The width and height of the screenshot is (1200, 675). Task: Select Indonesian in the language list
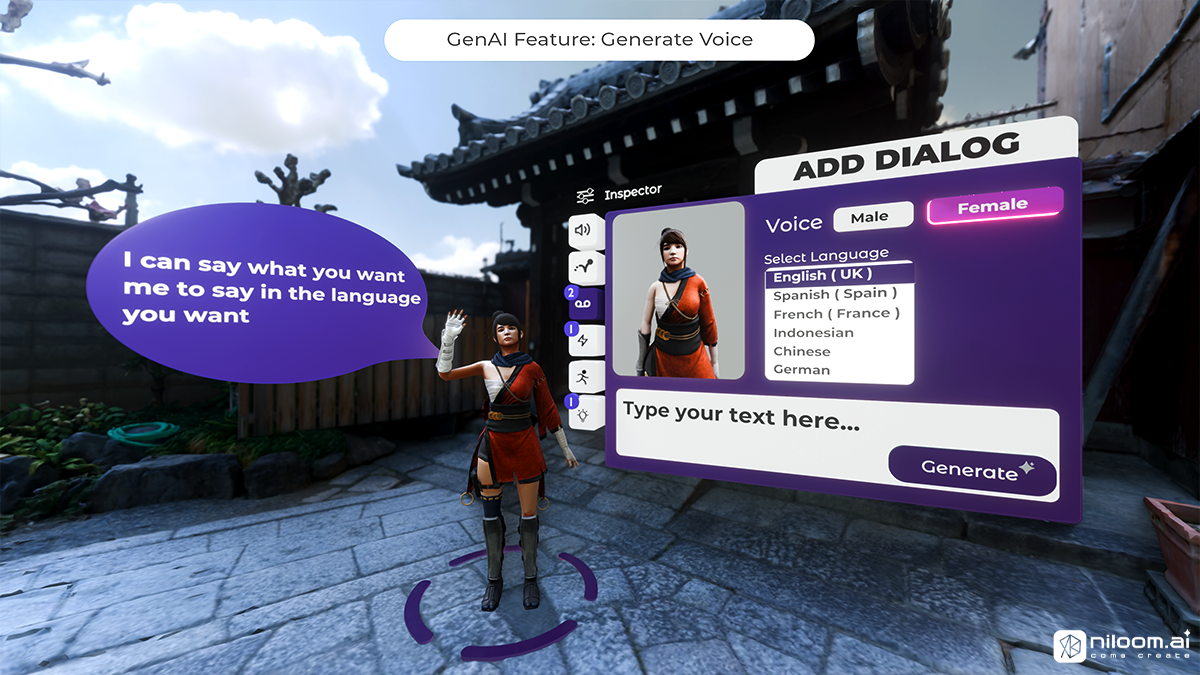pyautogui.click(x=813, y=332)
